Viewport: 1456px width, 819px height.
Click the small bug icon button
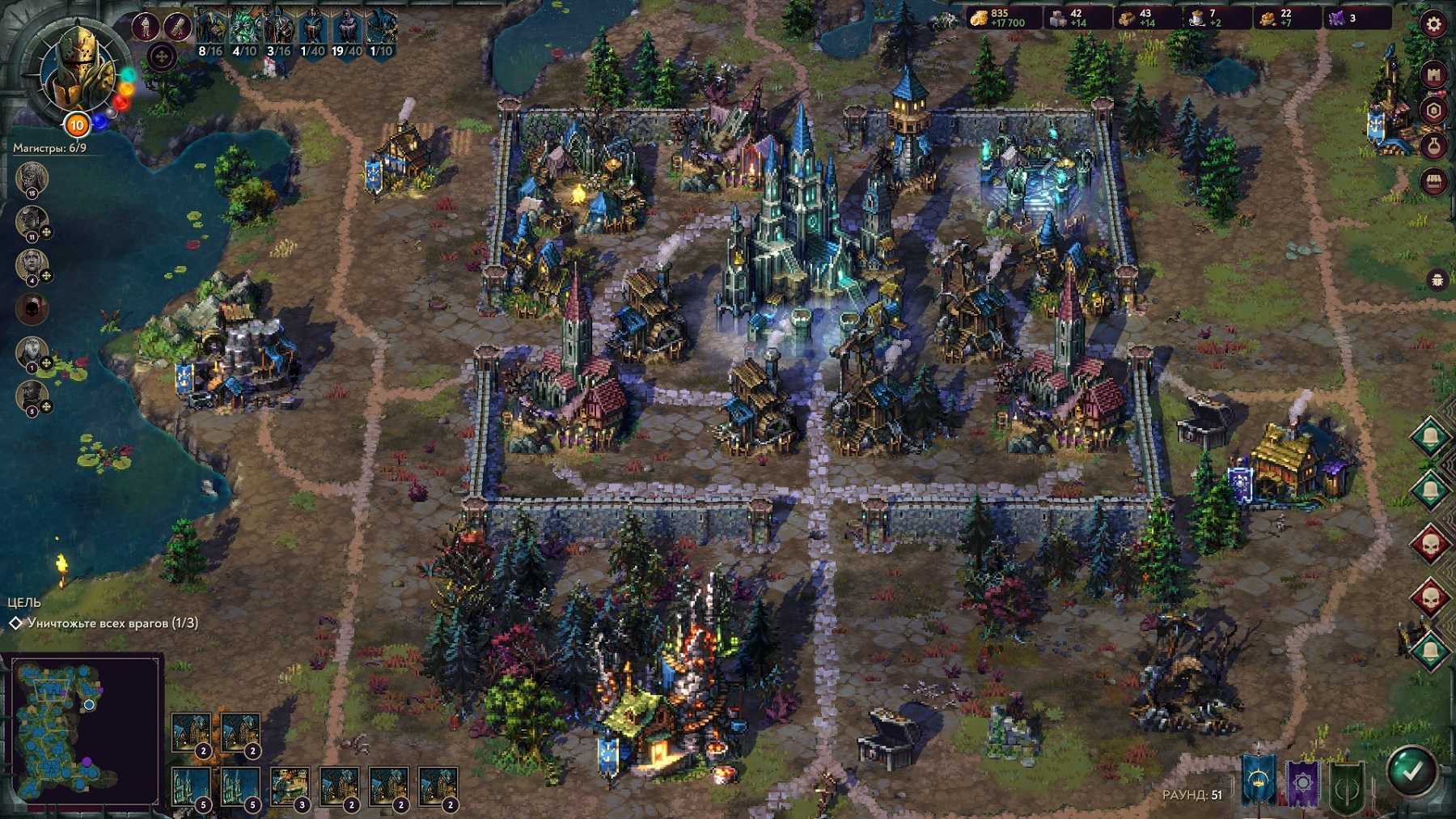(x=1439, y=280)
